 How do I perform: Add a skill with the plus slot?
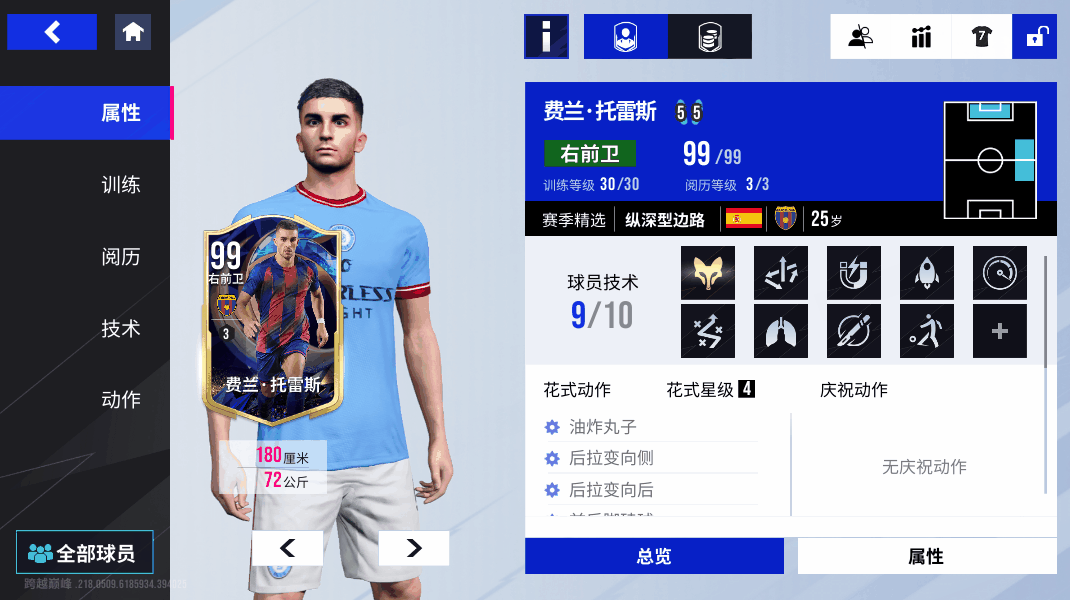click(x=1000, y=331)
